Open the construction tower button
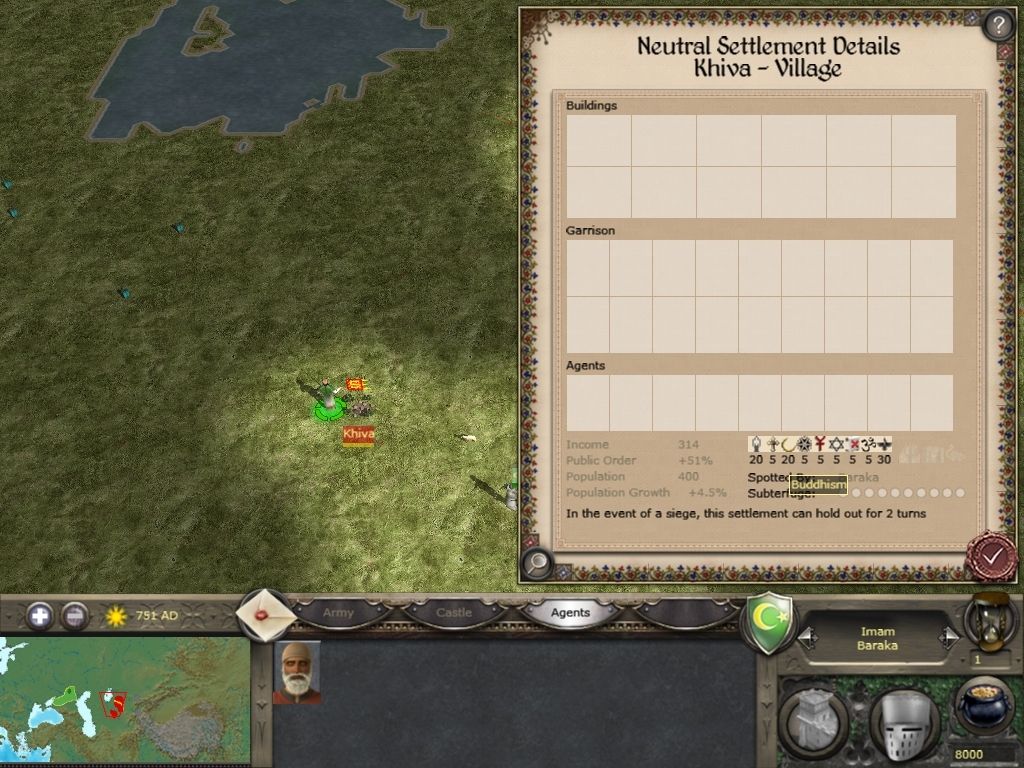Screen dimensions: 1024x768 click(813, 720)
